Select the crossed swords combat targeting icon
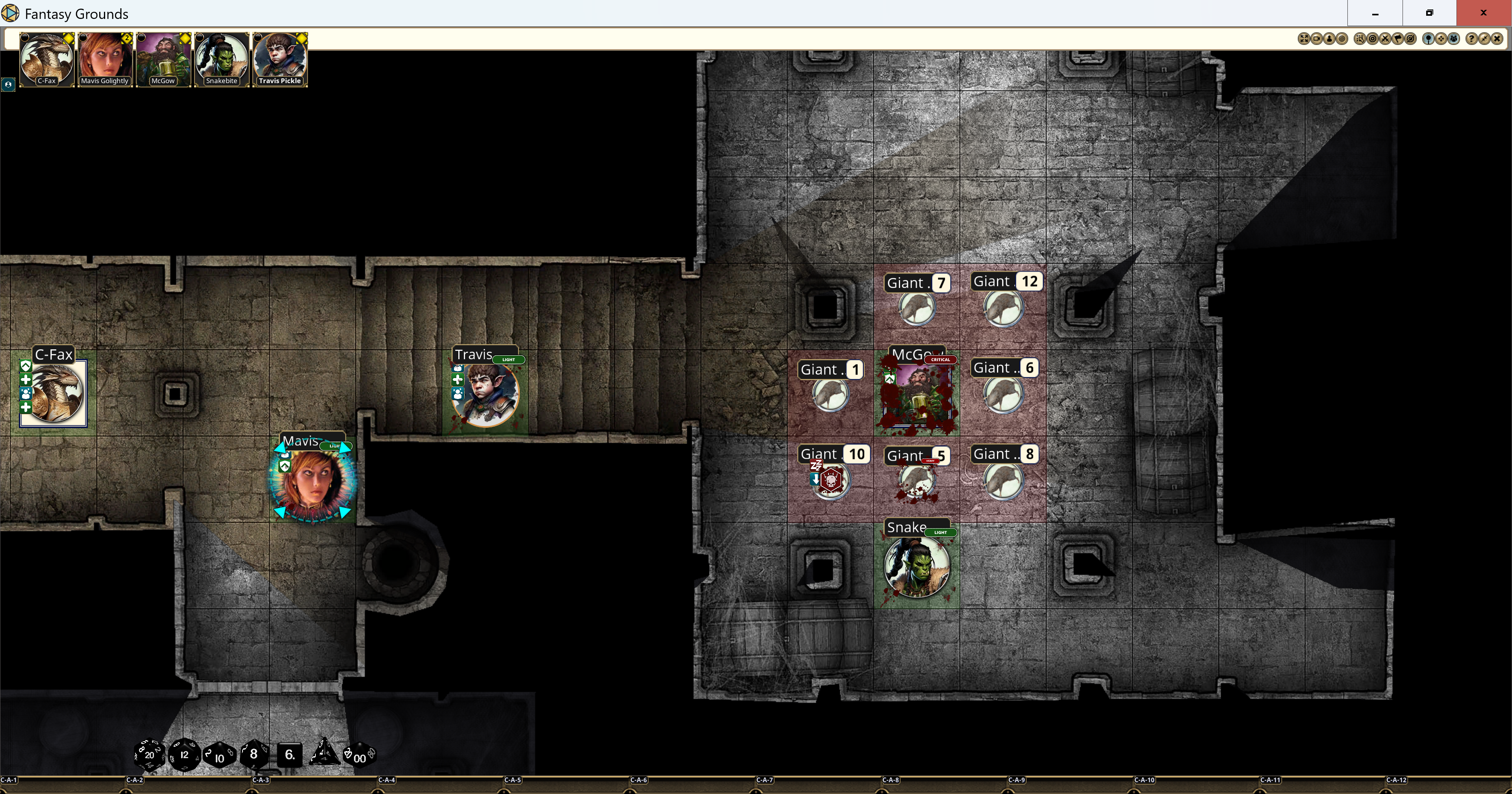This screenshot has height=794, width=1512. click(x=1385, y=39)
